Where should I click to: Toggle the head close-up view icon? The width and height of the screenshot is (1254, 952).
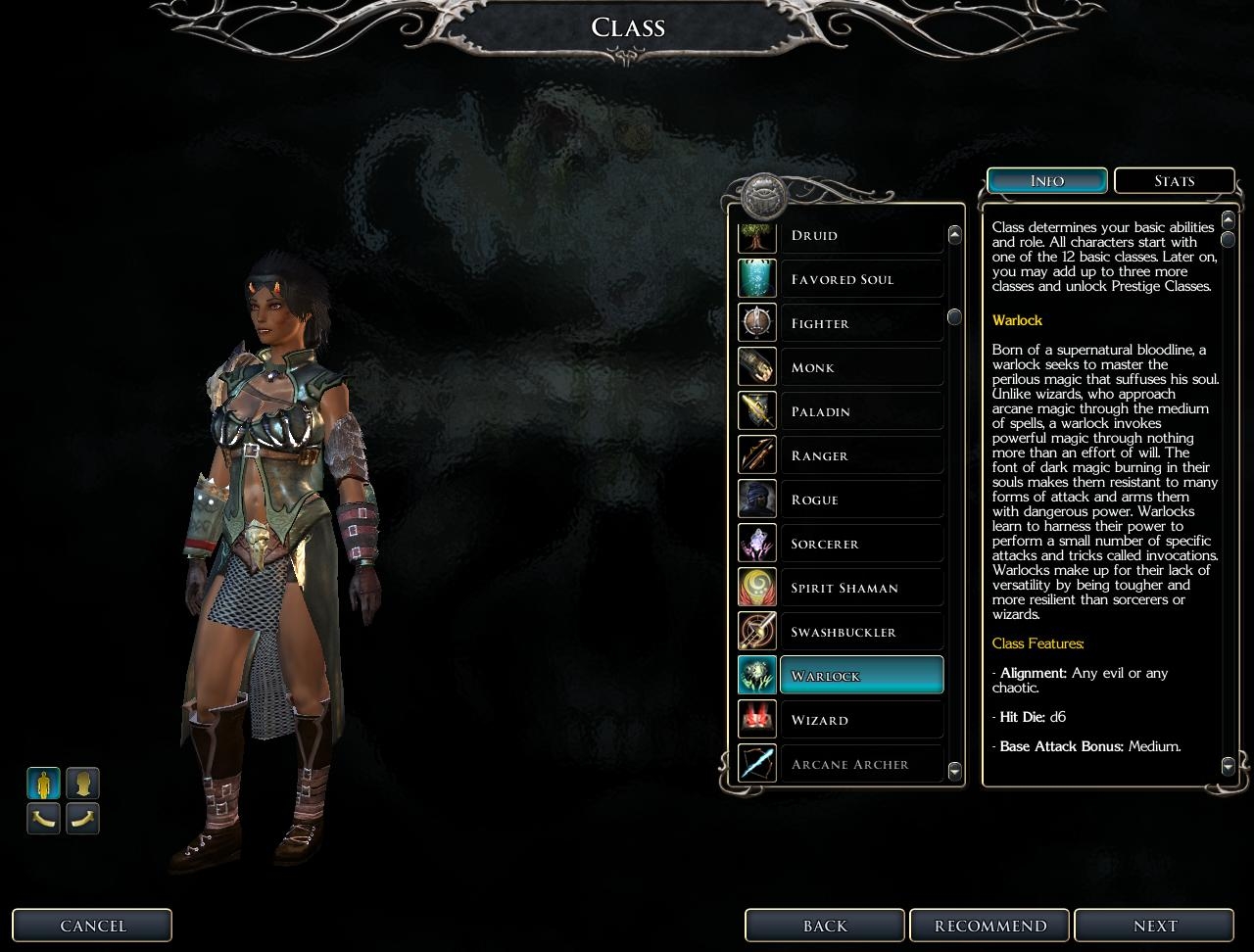82,784
